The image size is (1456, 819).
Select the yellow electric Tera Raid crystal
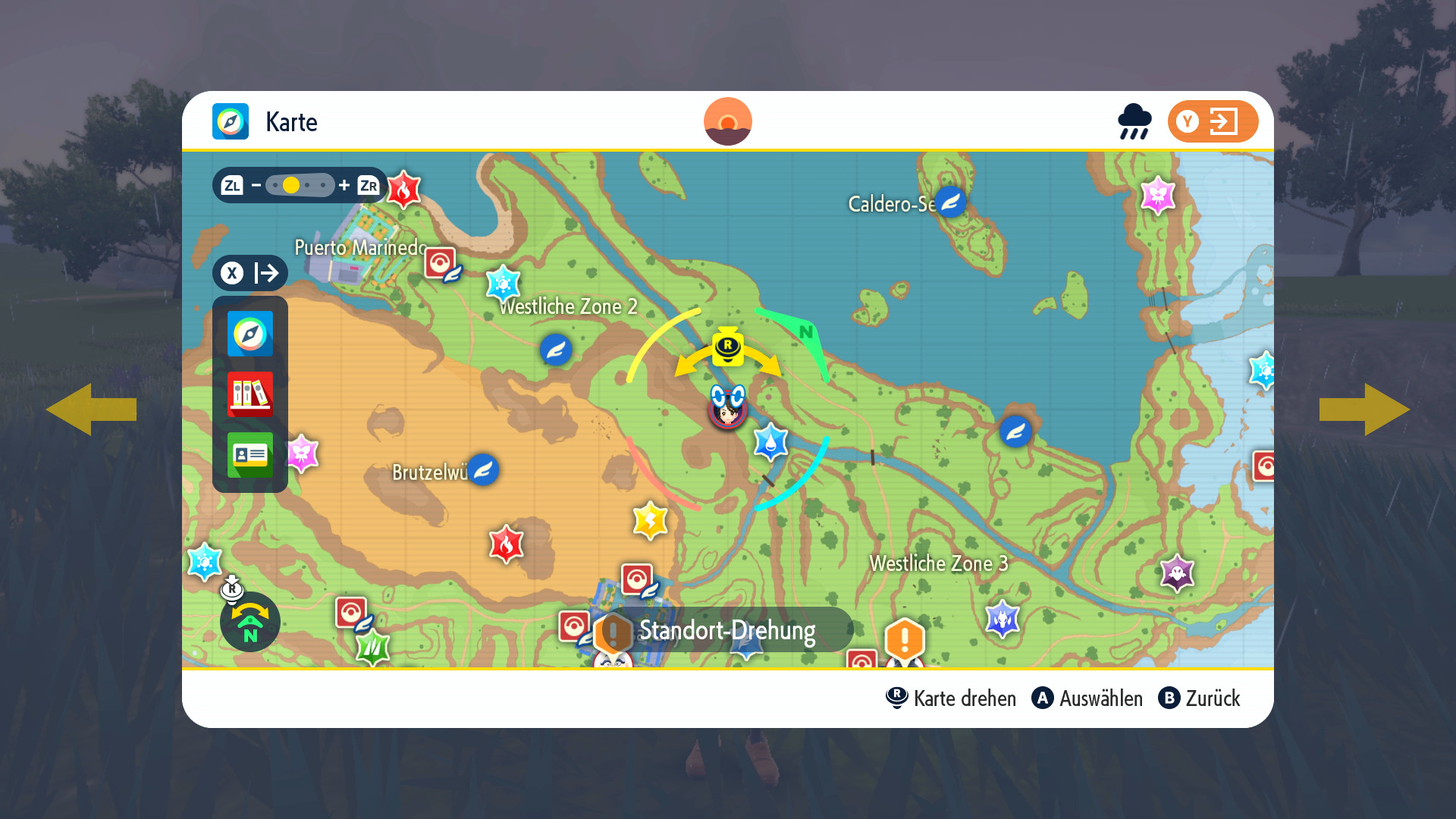pos(650,520)
